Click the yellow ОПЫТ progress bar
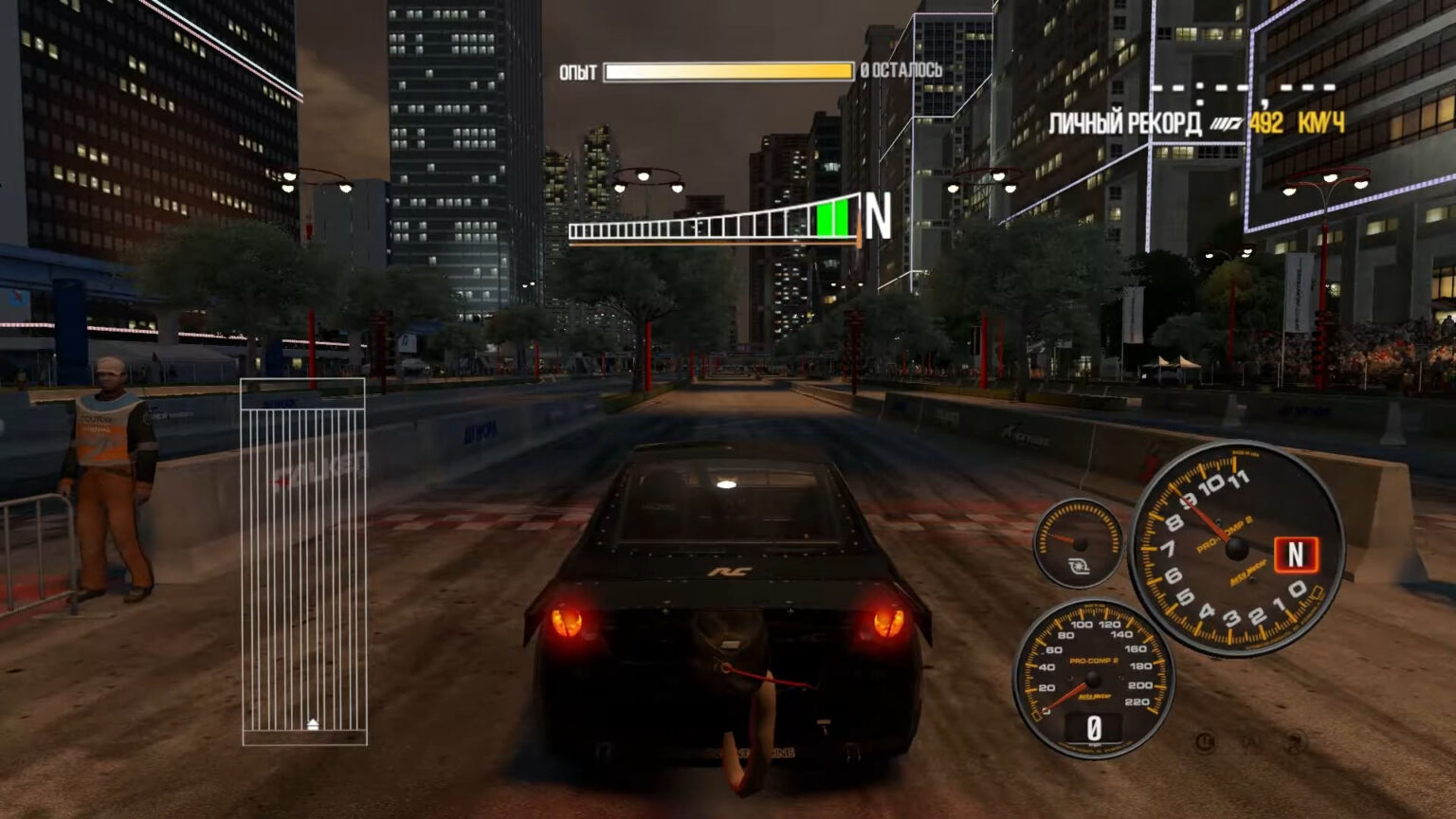1456x819 pixels. pos(730,69)
